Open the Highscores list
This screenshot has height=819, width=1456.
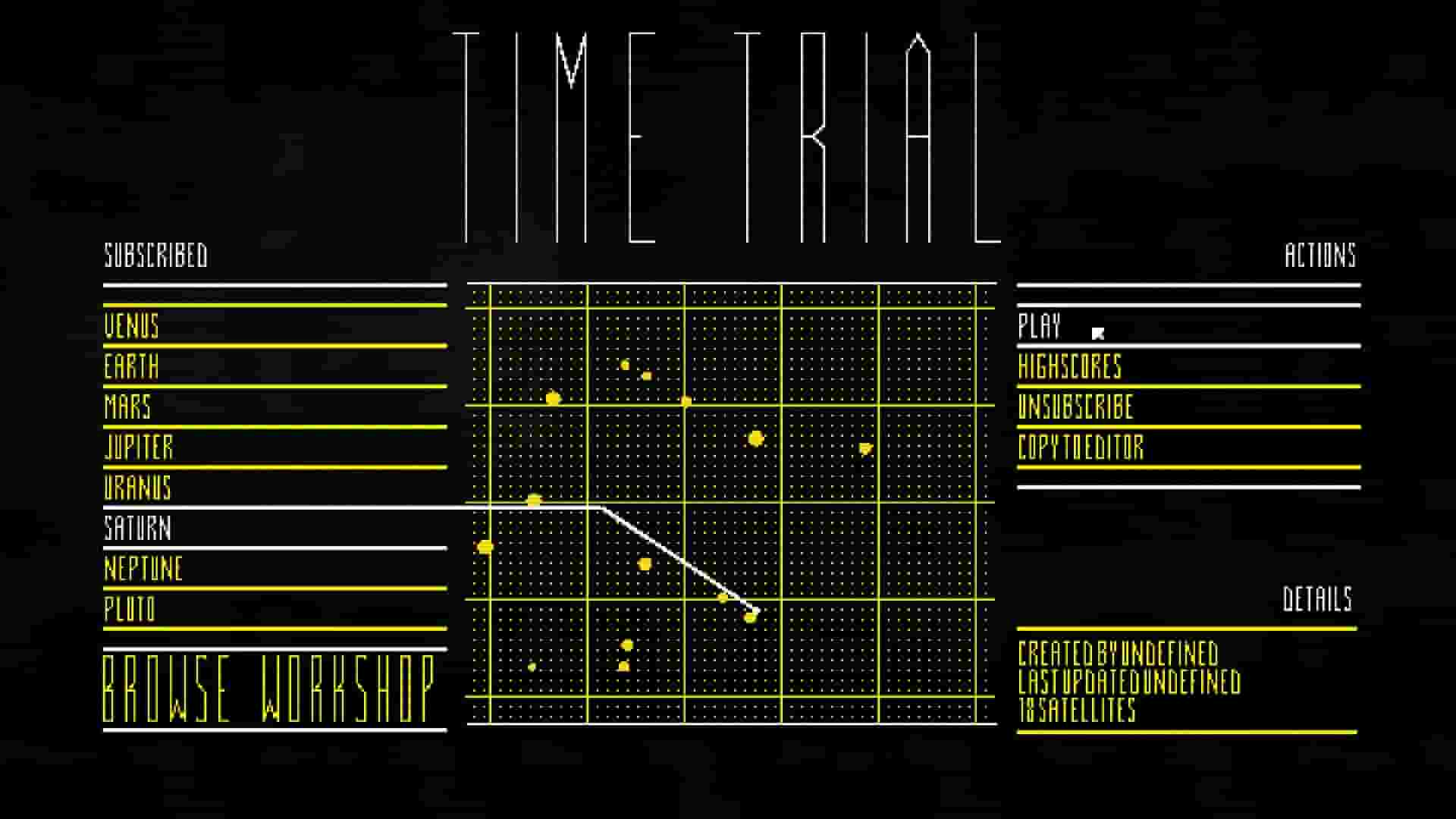point(1071,369)
